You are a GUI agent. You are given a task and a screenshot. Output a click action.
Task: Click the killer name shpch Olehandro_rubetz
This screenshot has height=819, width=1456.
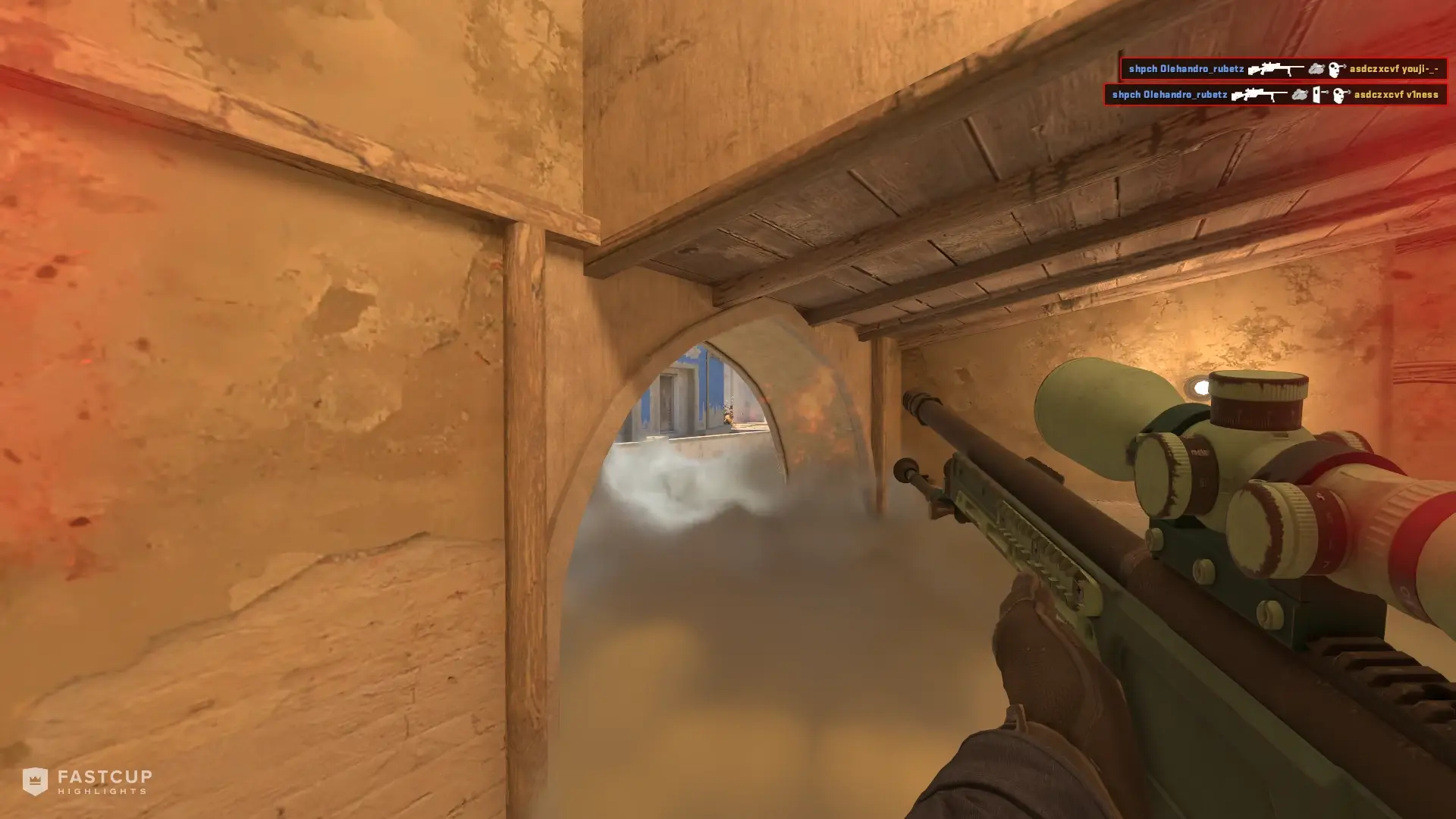coord(1188,68)
